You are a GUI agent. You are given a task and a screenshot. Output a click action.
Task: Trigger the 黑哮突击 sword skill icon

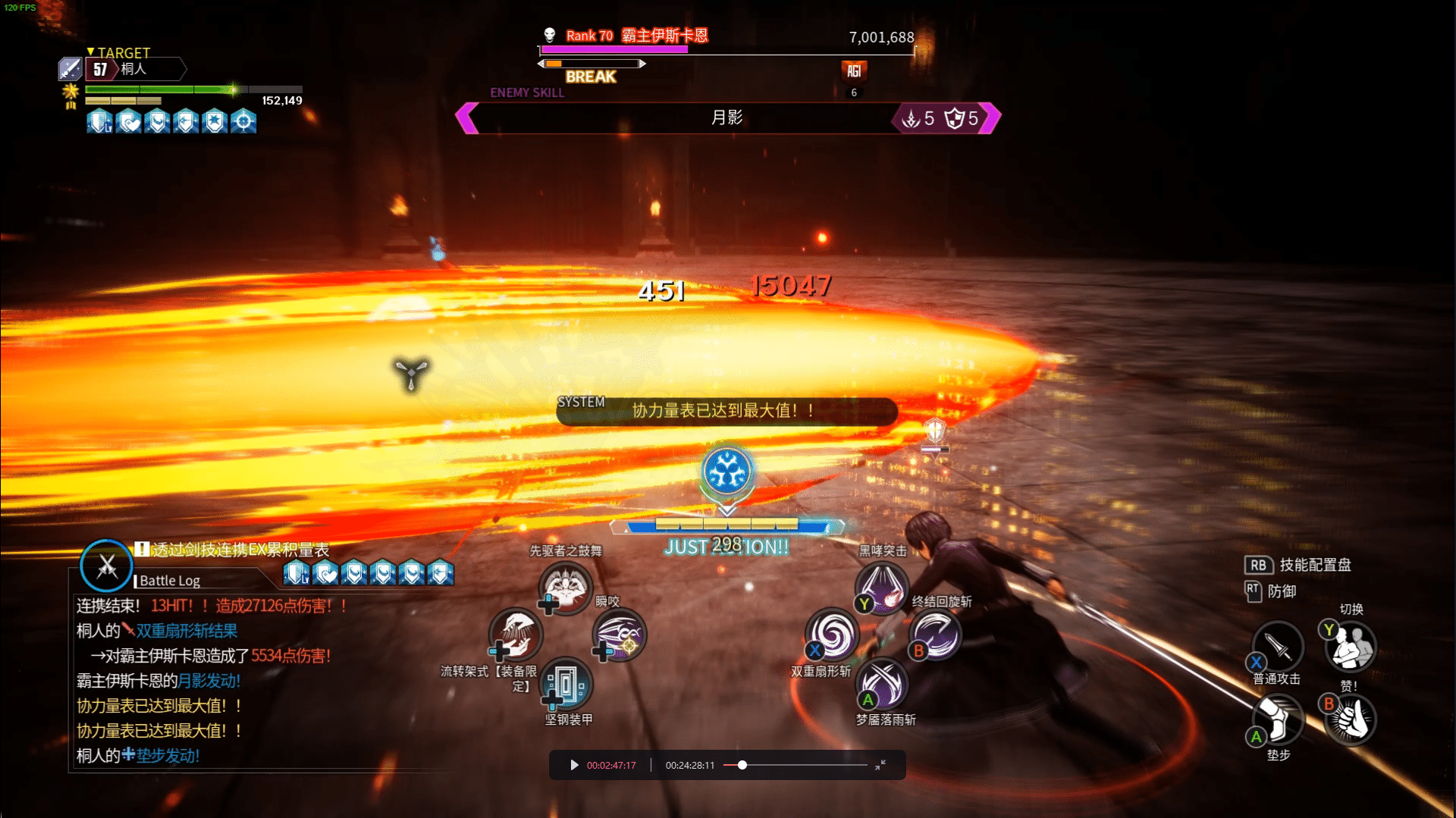882,587
